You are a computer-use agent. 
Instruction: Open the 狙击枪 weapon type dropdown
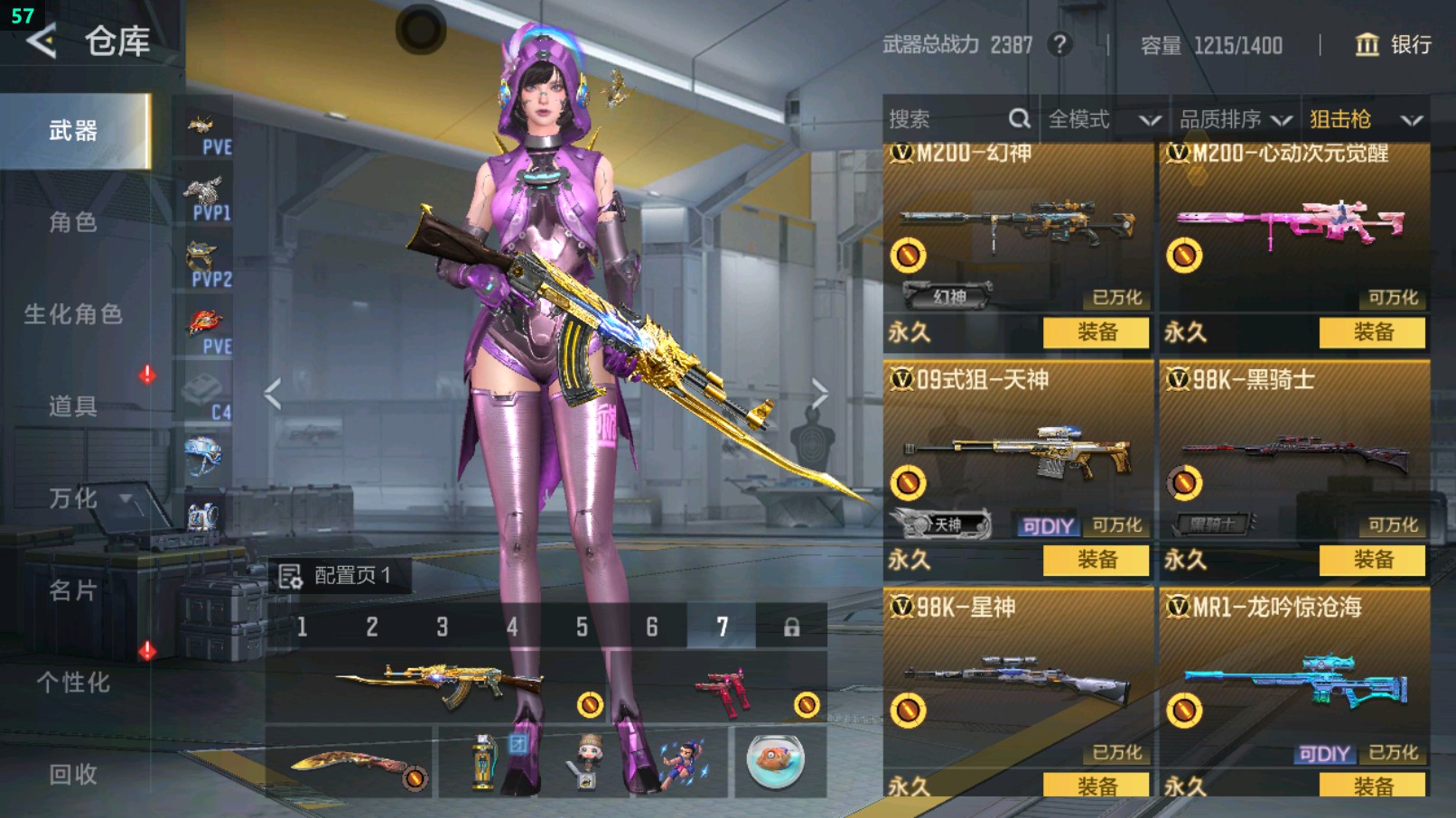point(1365,119)
